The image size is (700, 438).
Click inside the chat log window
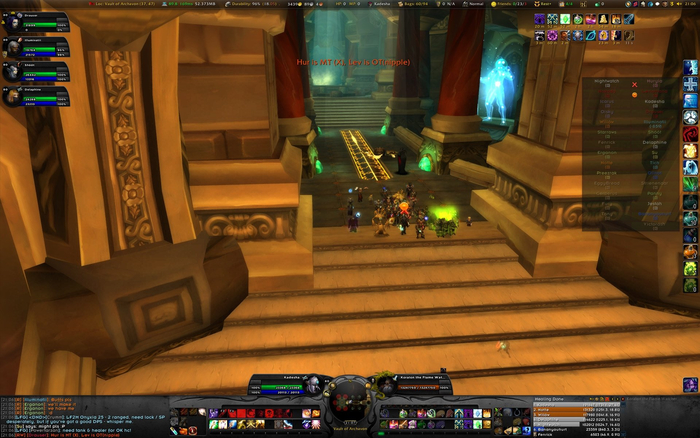coord(80,415)
